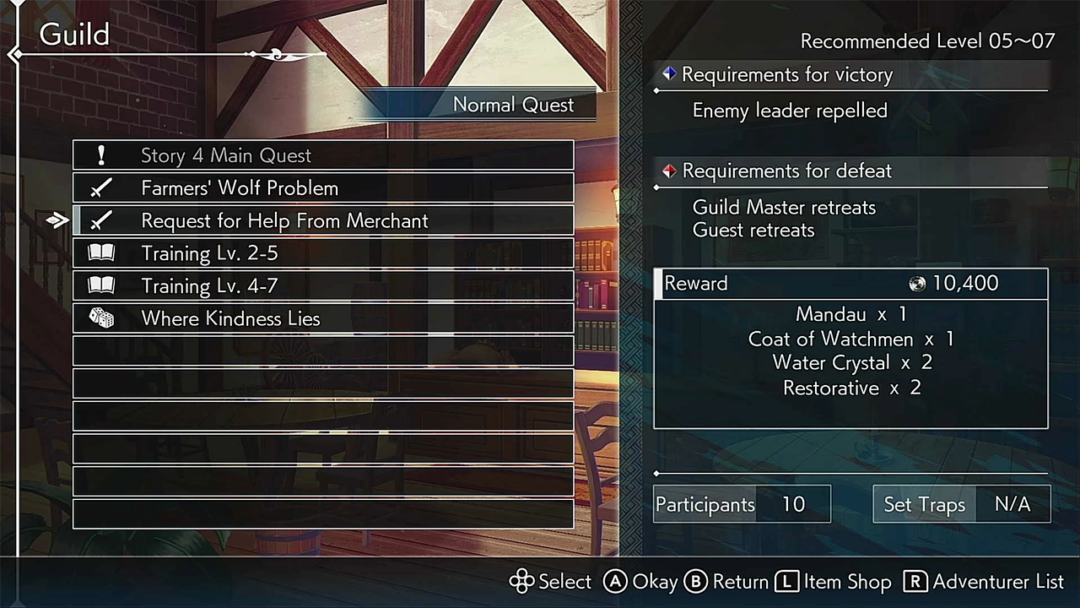Open Request for Help From Merchant quest
Screen dimensions: 1080x608
point(323,221)
